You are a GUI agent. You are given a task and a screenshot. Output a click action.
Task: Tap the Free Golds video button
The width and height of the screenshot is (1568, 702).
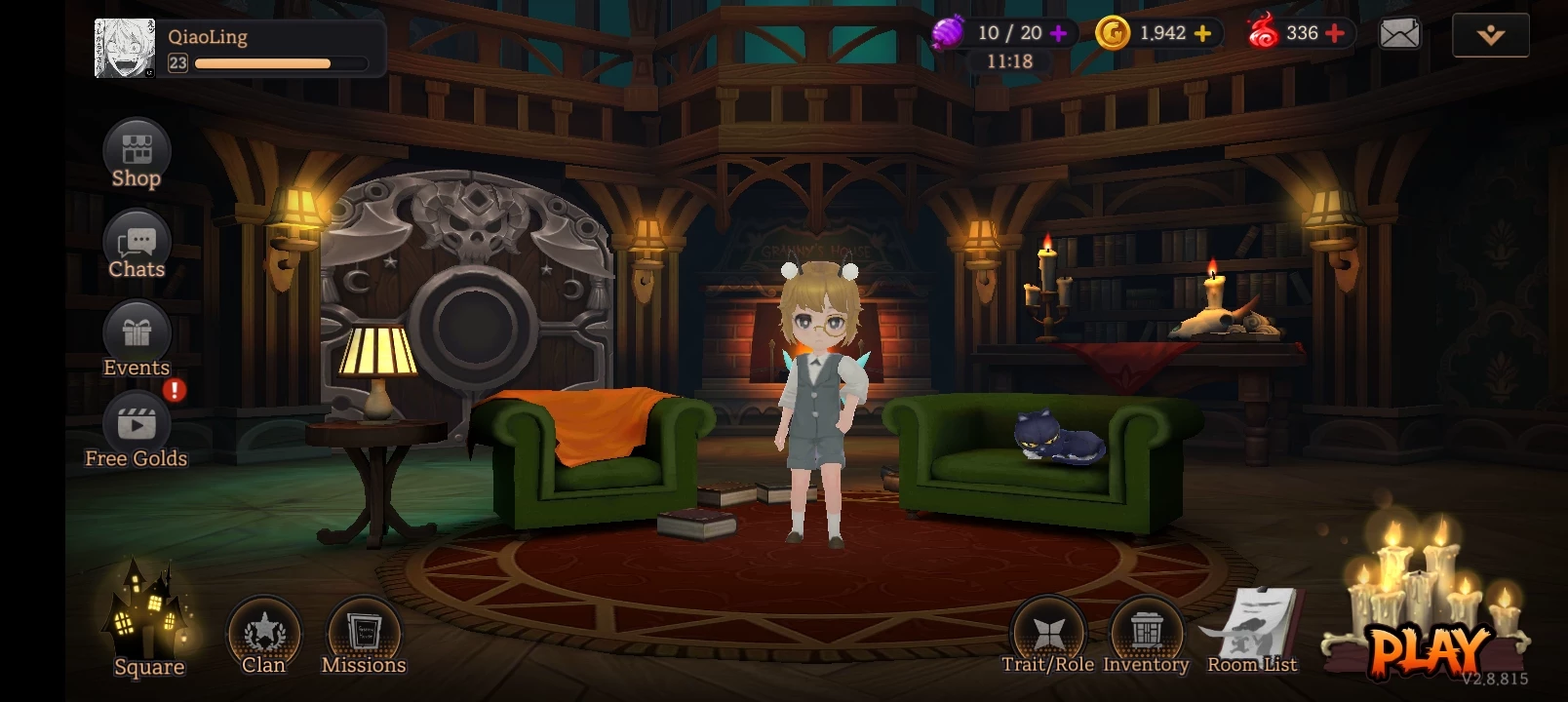[x=137, y=429]
